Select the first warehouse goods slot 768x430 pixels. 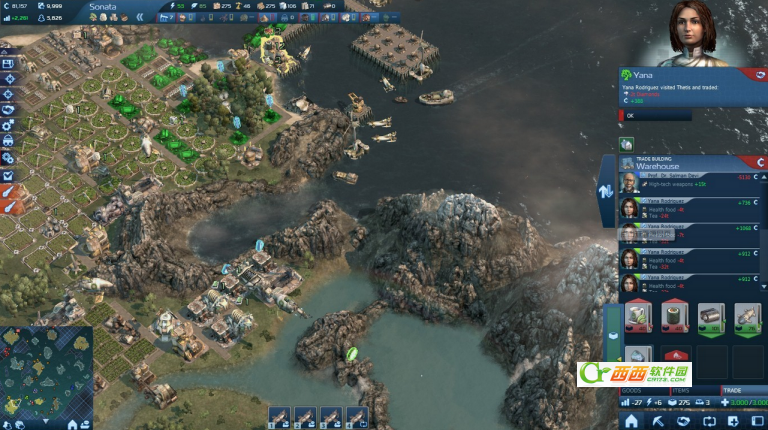(x=637, y=317)
